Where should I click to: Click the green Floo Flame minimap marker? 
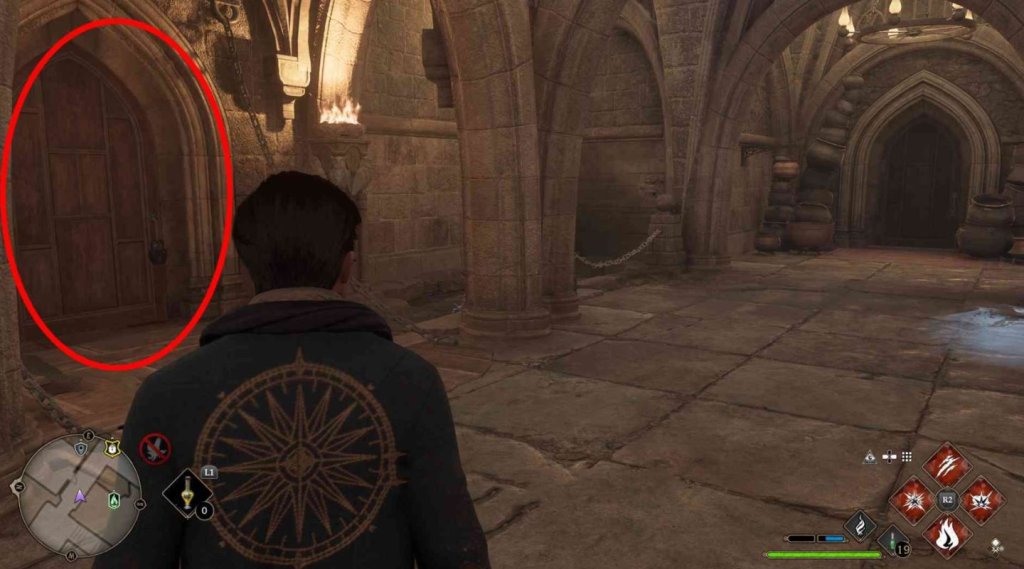click(x=114, y=497)
